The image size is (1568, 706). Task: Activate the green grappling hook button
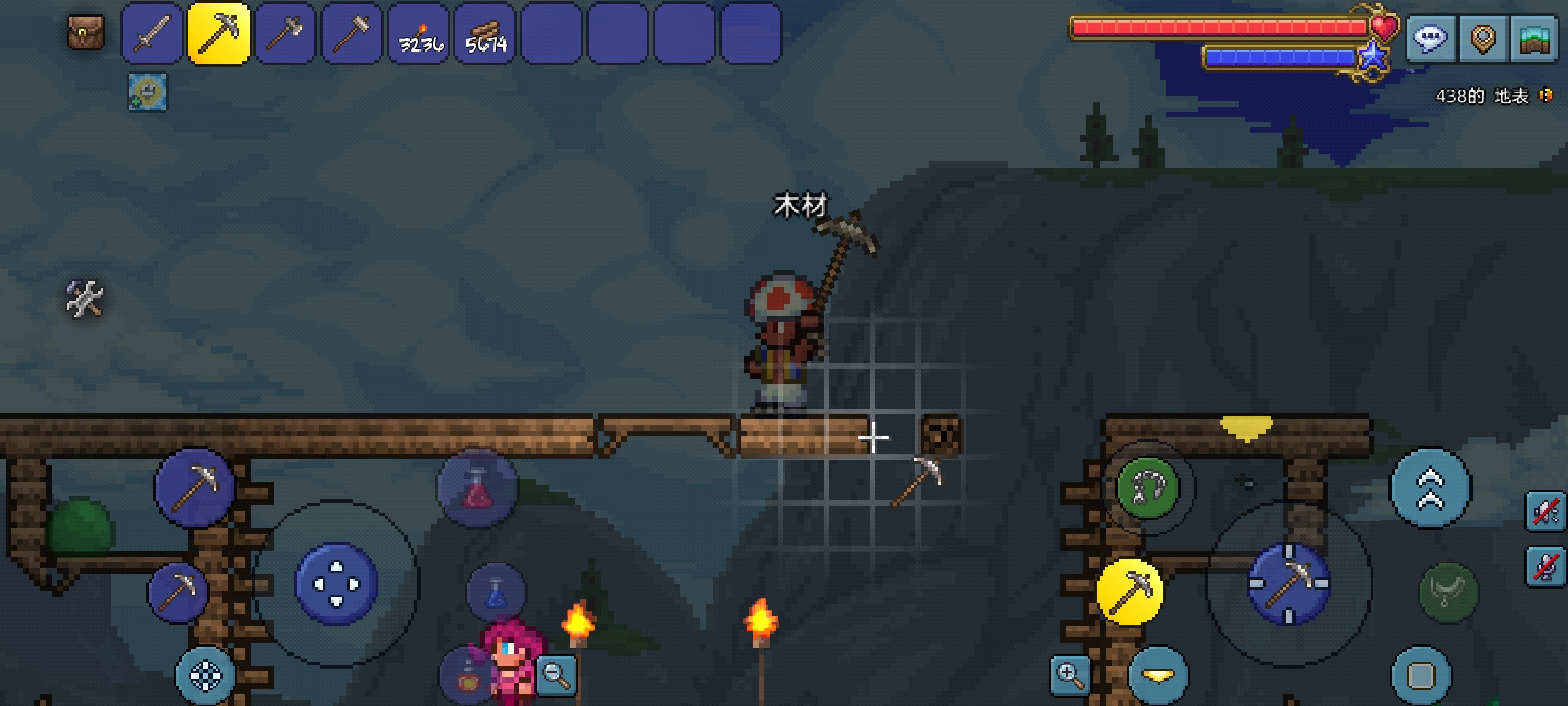tap(1148, 488)
